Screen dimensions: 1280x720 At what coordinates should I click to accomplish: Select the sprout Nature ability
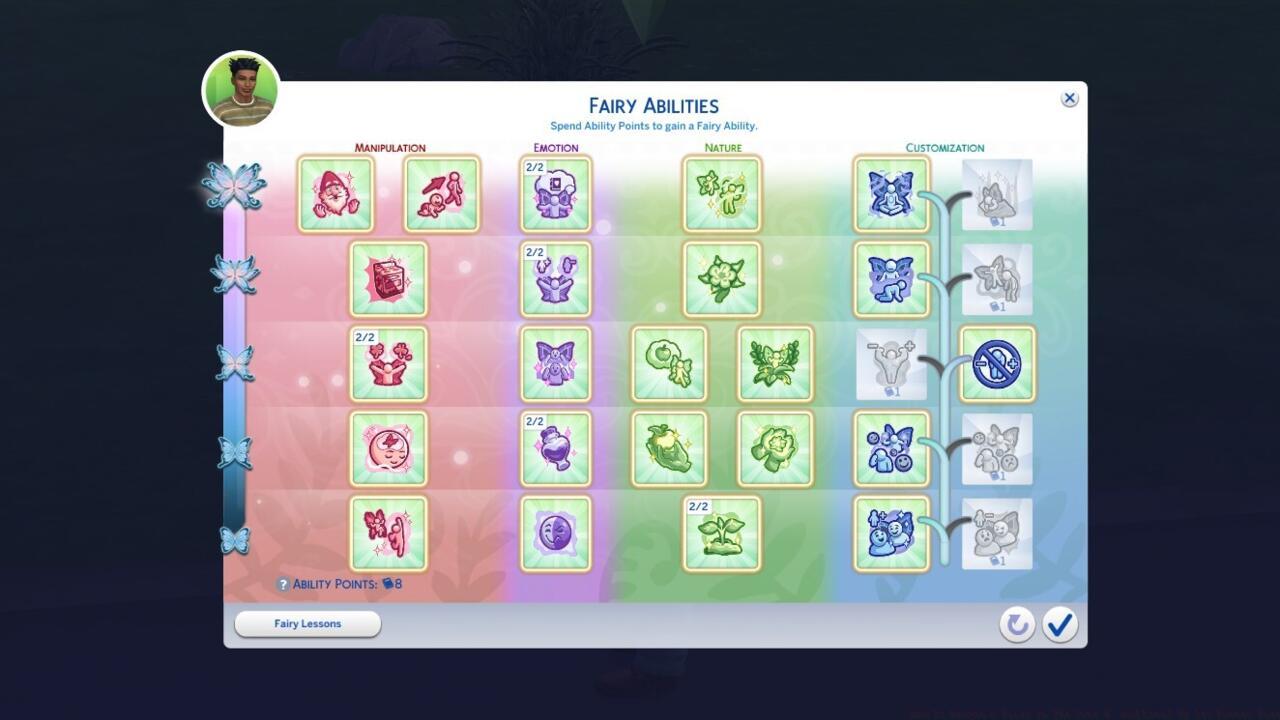point(722,535)
